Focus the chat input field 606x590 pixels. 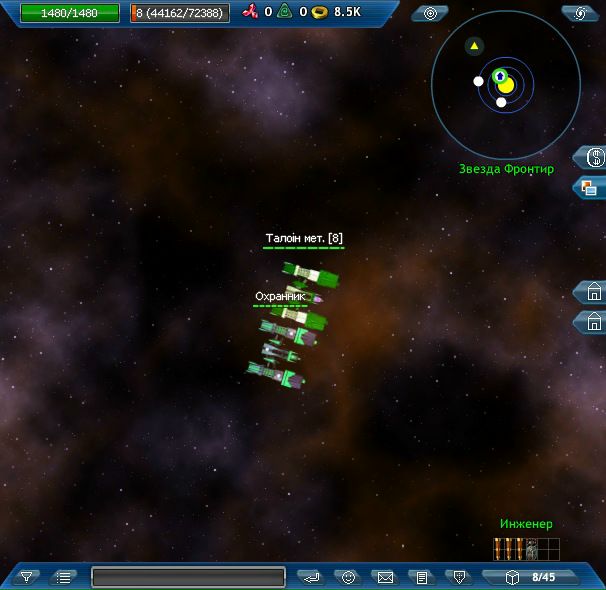188,577
